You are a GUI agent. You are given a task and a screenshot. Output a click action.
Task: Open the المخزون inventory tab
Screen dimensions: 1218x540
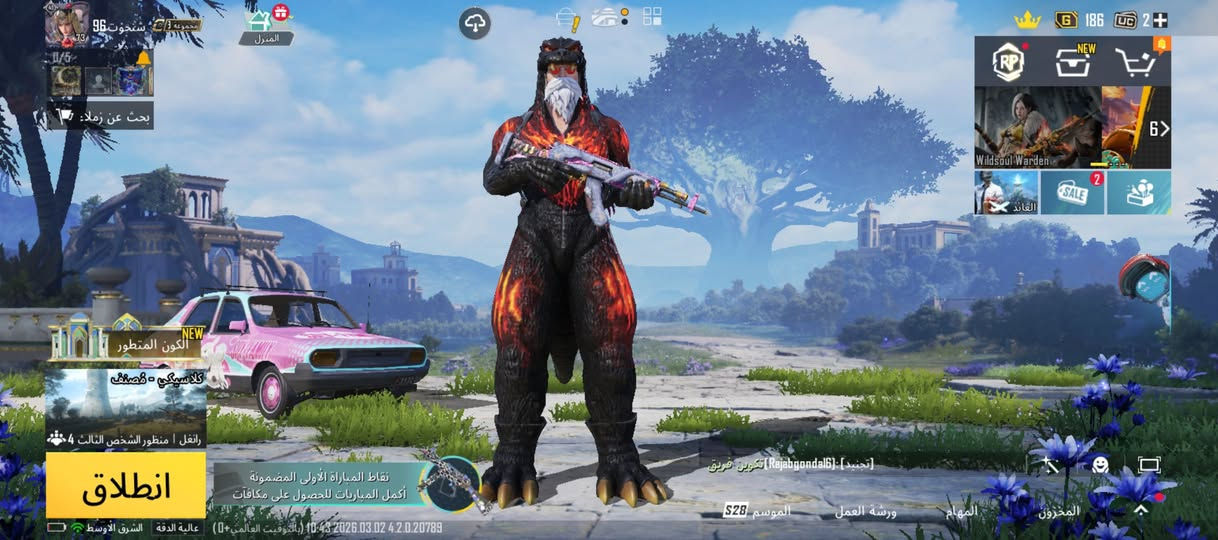coord(1059,511)
